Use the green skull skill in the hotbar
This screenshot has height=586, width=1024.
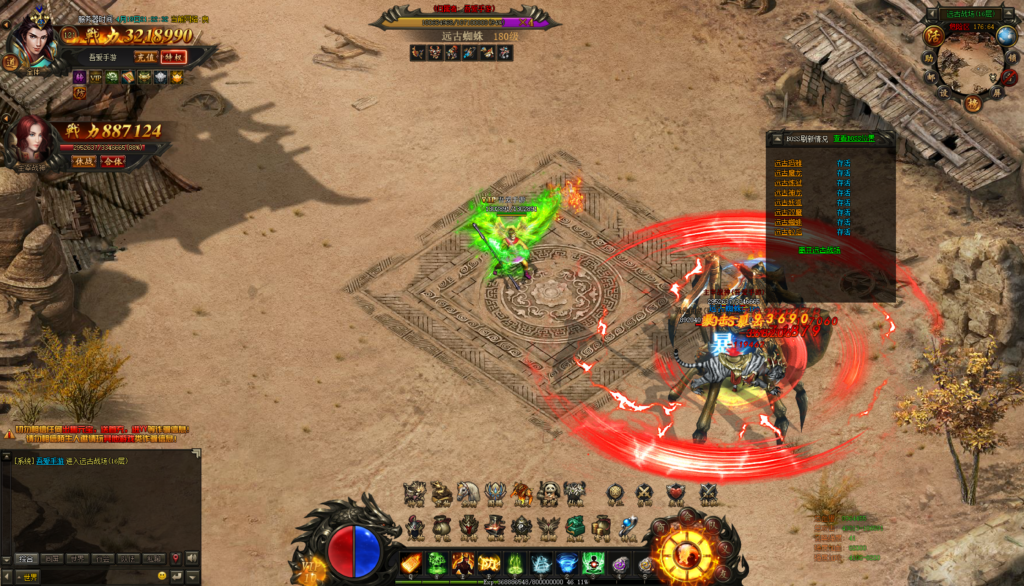tap(438, 563)
